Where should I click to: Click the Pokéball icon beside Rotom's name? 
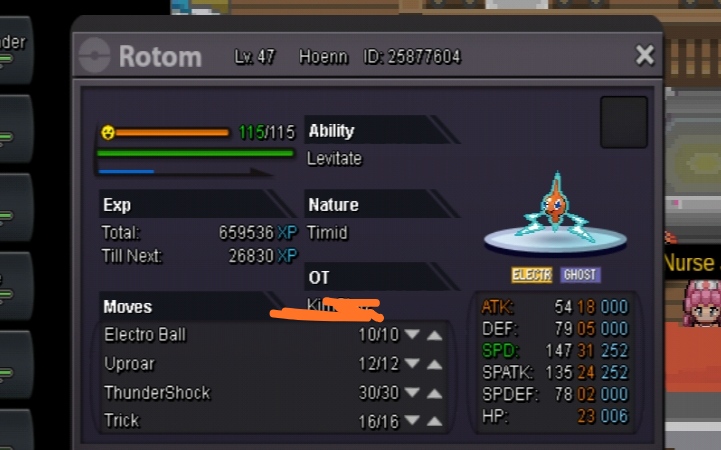tap(95, 55)
